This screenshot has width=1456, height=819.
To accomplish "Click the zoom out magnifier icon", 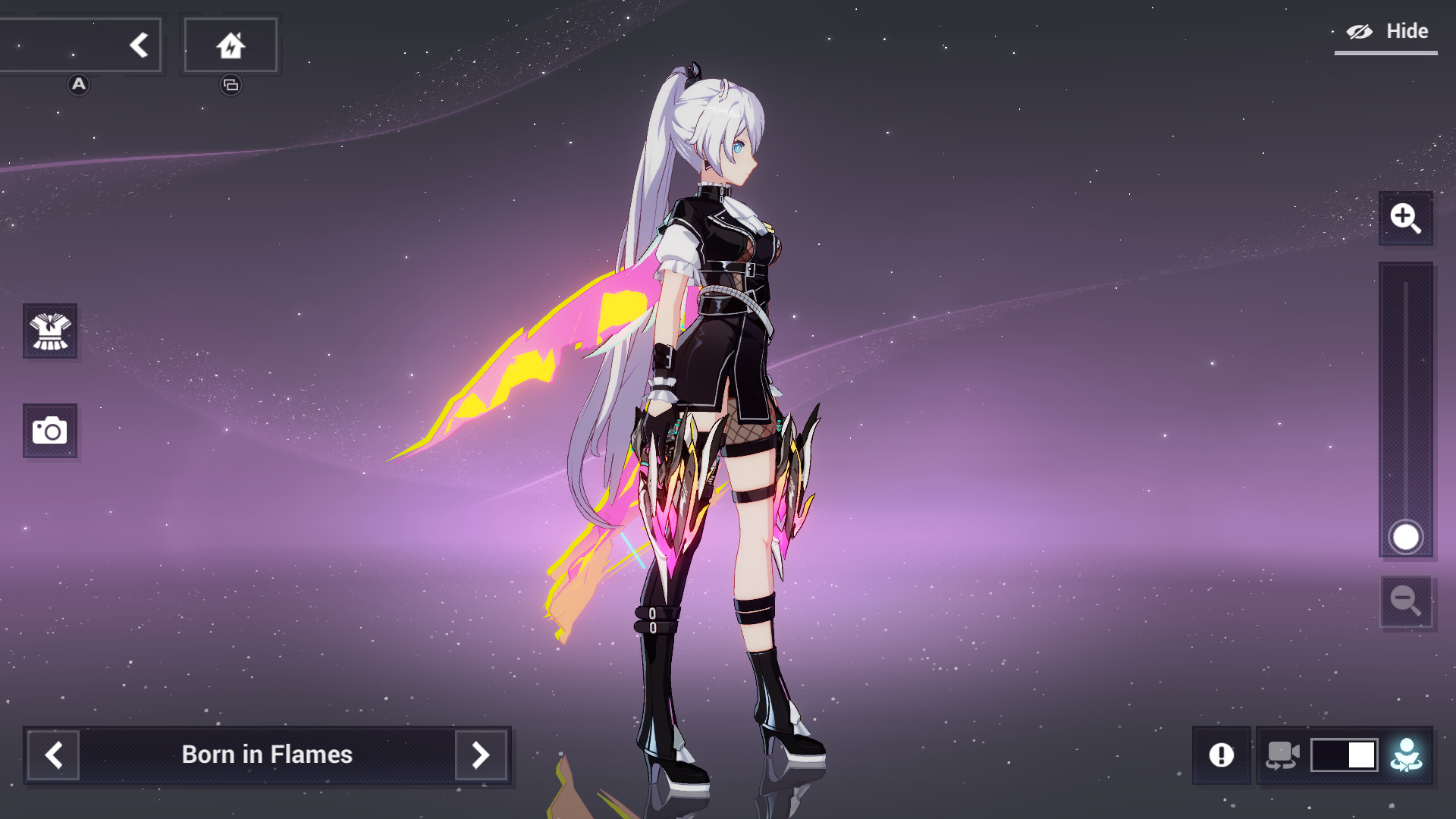I will (1406, 601).
